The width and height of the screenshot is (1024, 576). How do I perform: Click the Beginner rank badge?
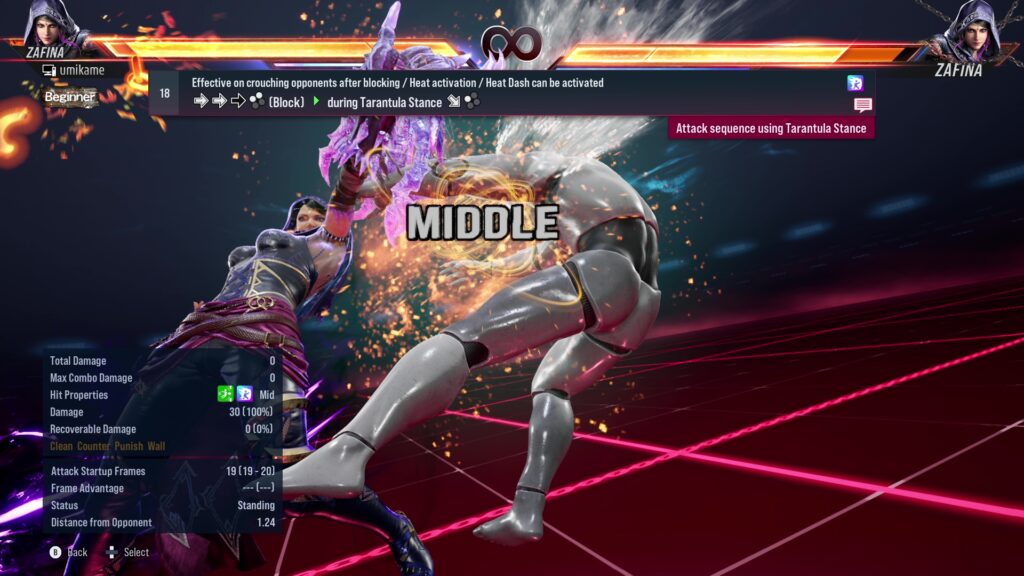(x=70, y=97)
